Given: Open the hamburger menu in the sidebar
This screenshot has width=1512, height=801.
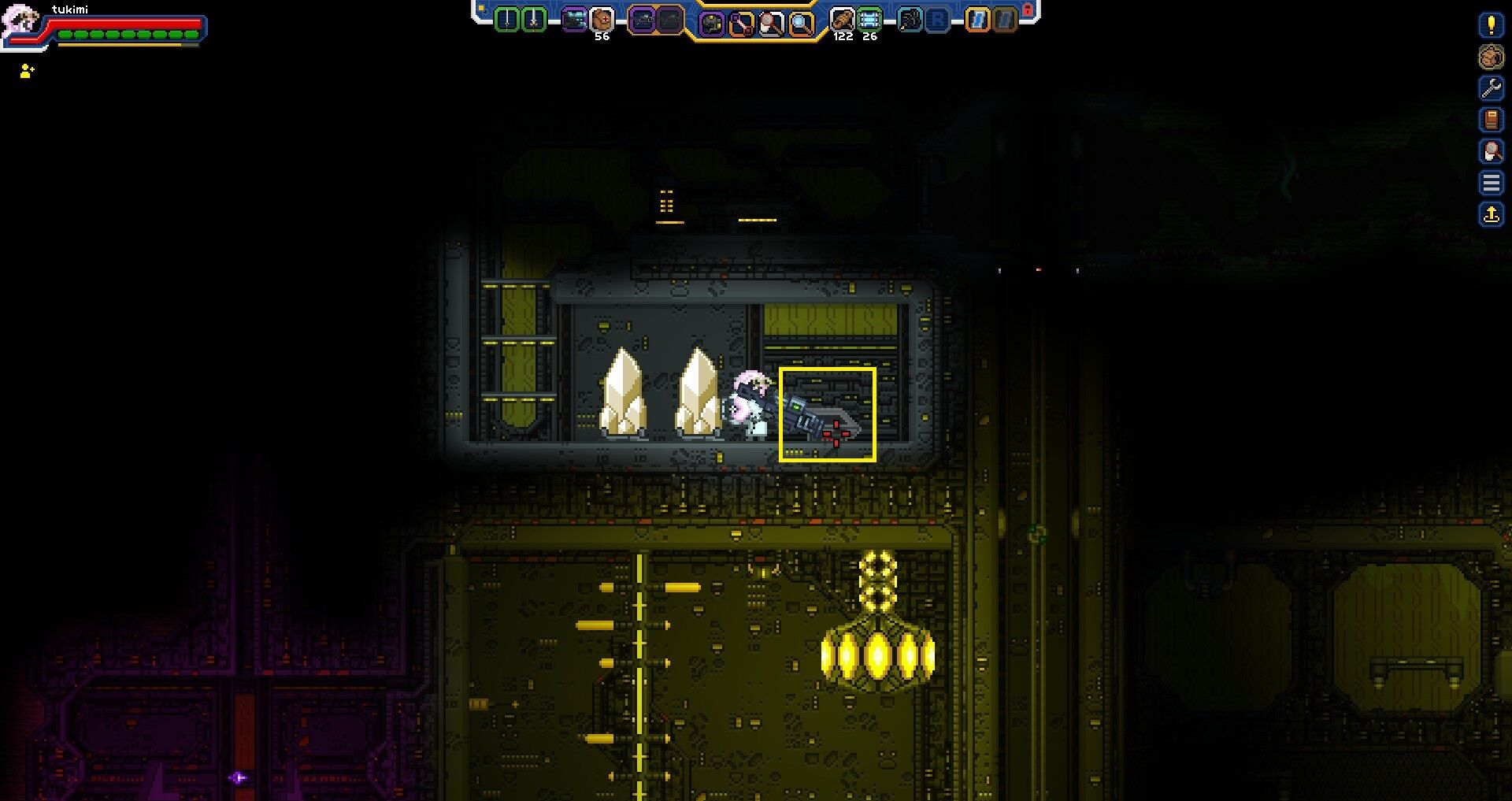Looking at the screenshot, I should point(1491,181).
